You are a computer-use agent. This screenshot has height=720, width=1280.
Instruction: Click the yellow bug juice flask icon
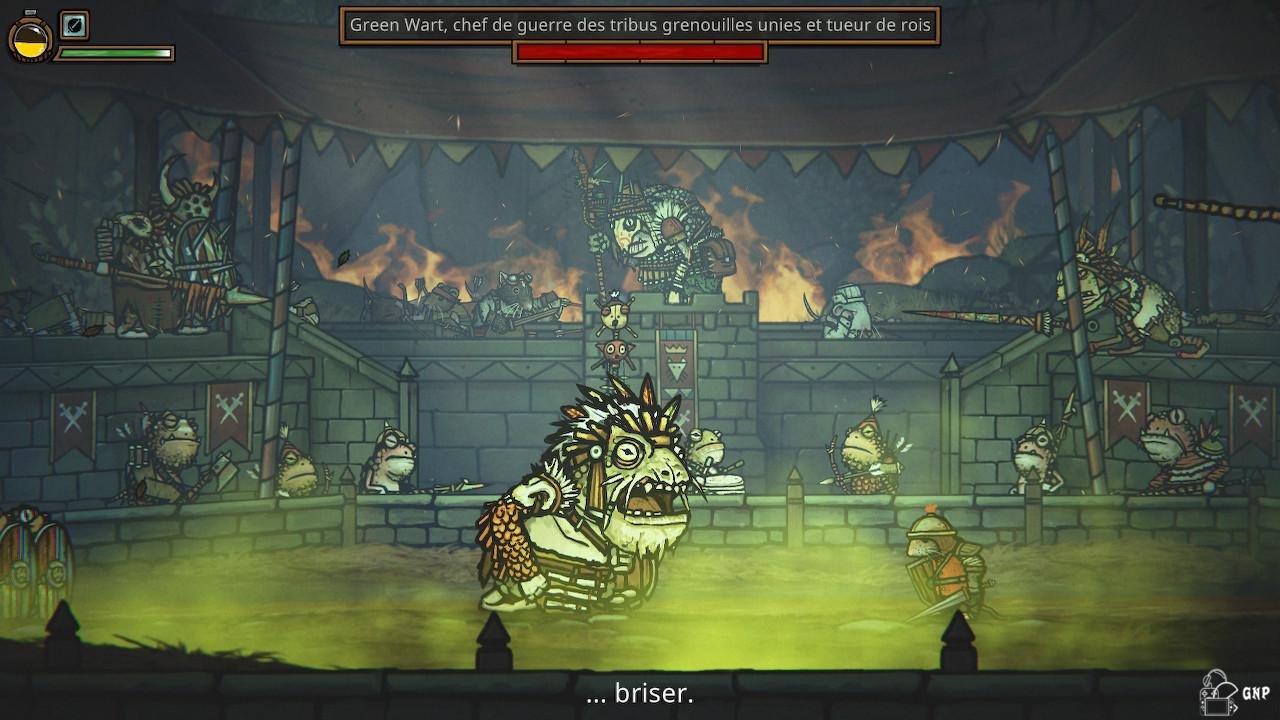click(30, 38)
